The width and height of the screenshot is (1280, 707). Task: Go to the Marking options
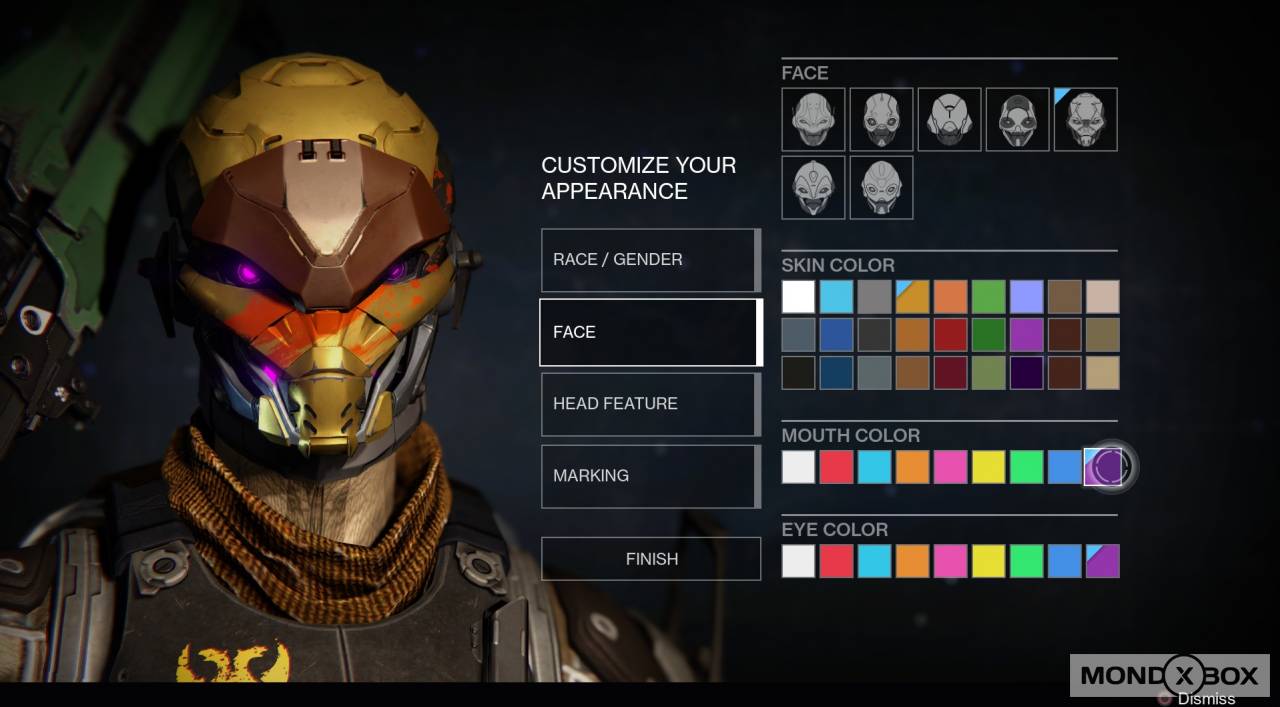coord(650,476)
